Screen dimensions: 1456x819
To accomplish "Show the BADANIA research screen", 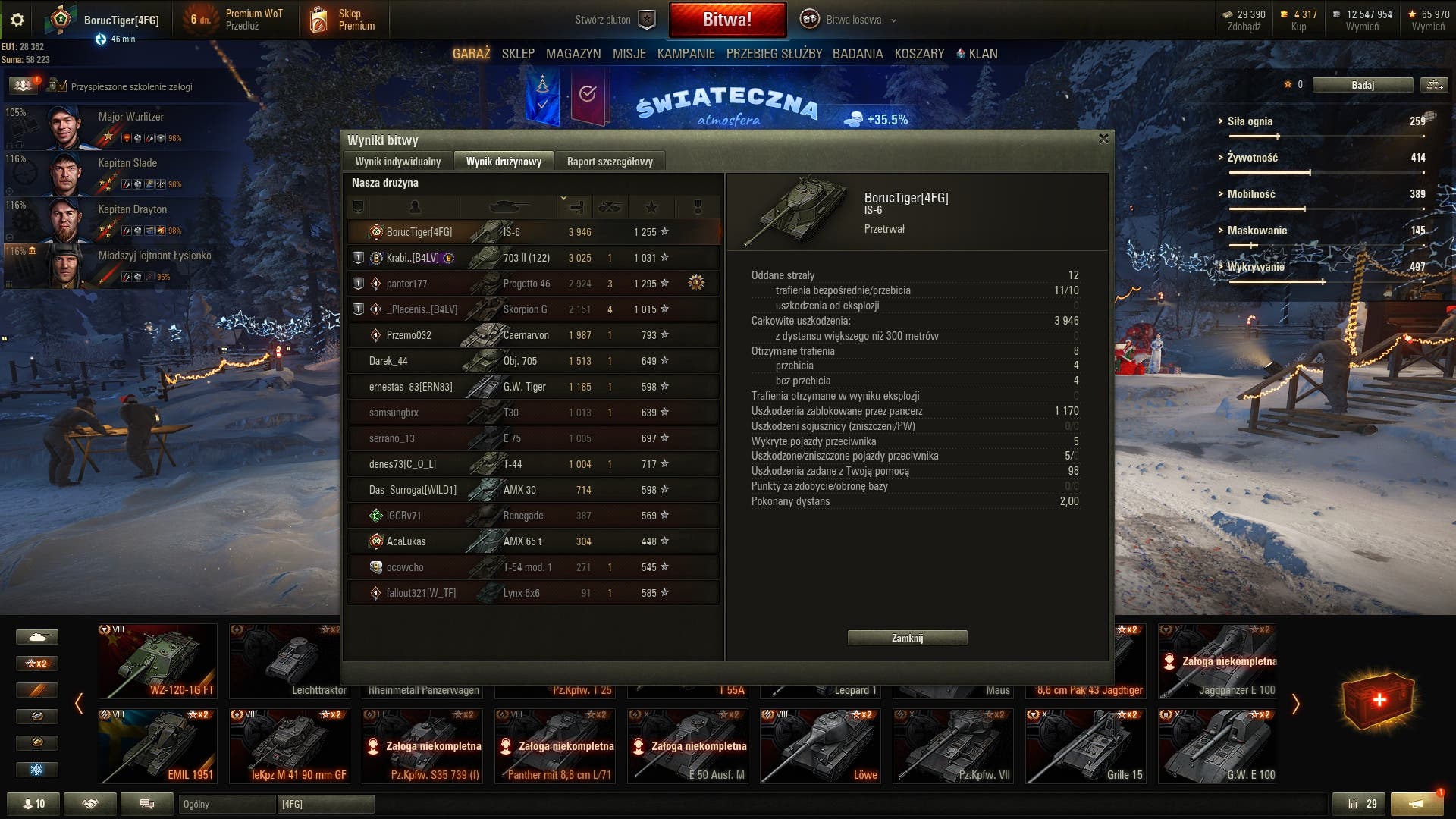I will pos(857,54).
